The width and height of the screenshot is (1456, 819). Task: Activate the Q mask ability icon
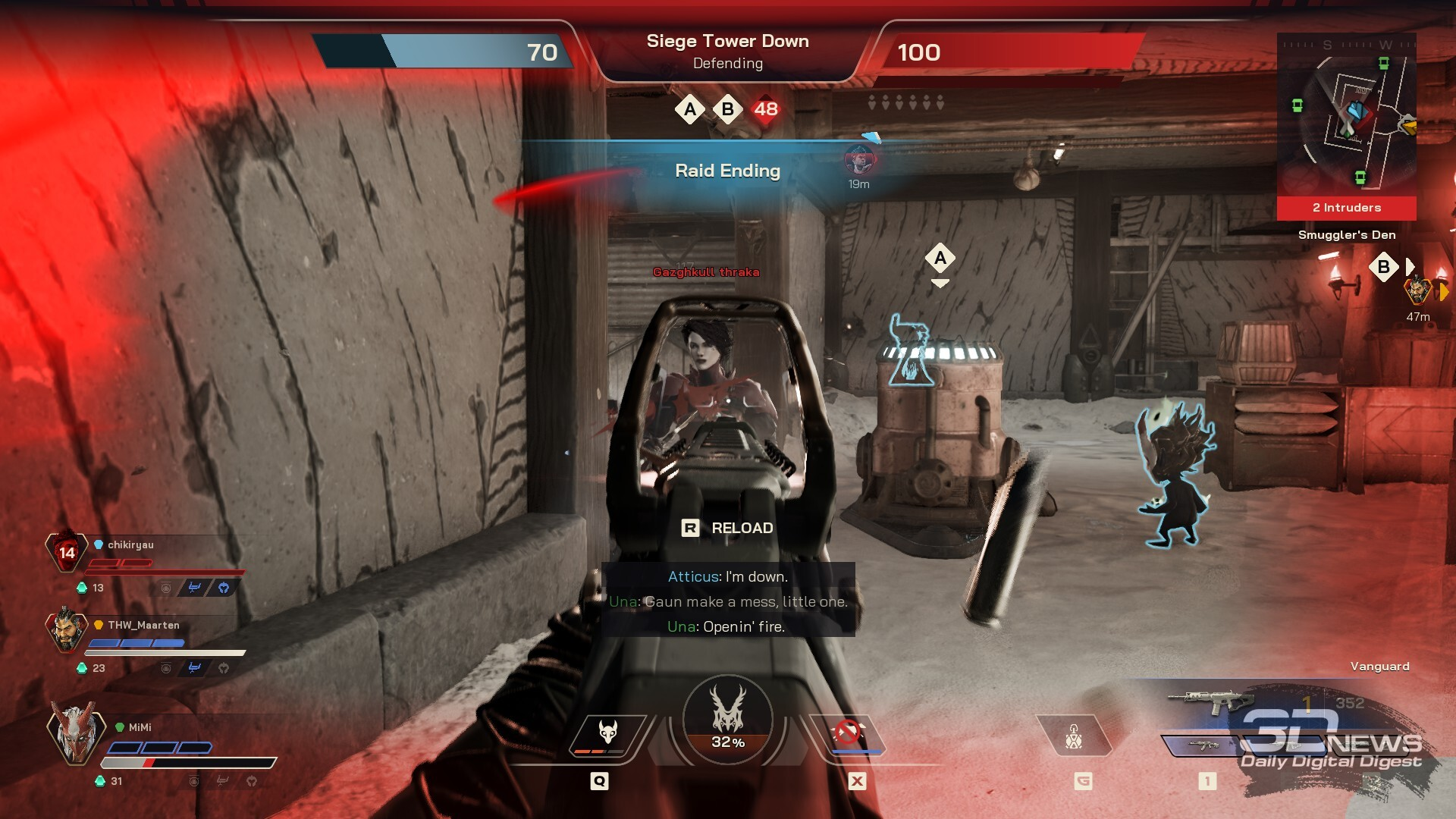tap(607, 735)
